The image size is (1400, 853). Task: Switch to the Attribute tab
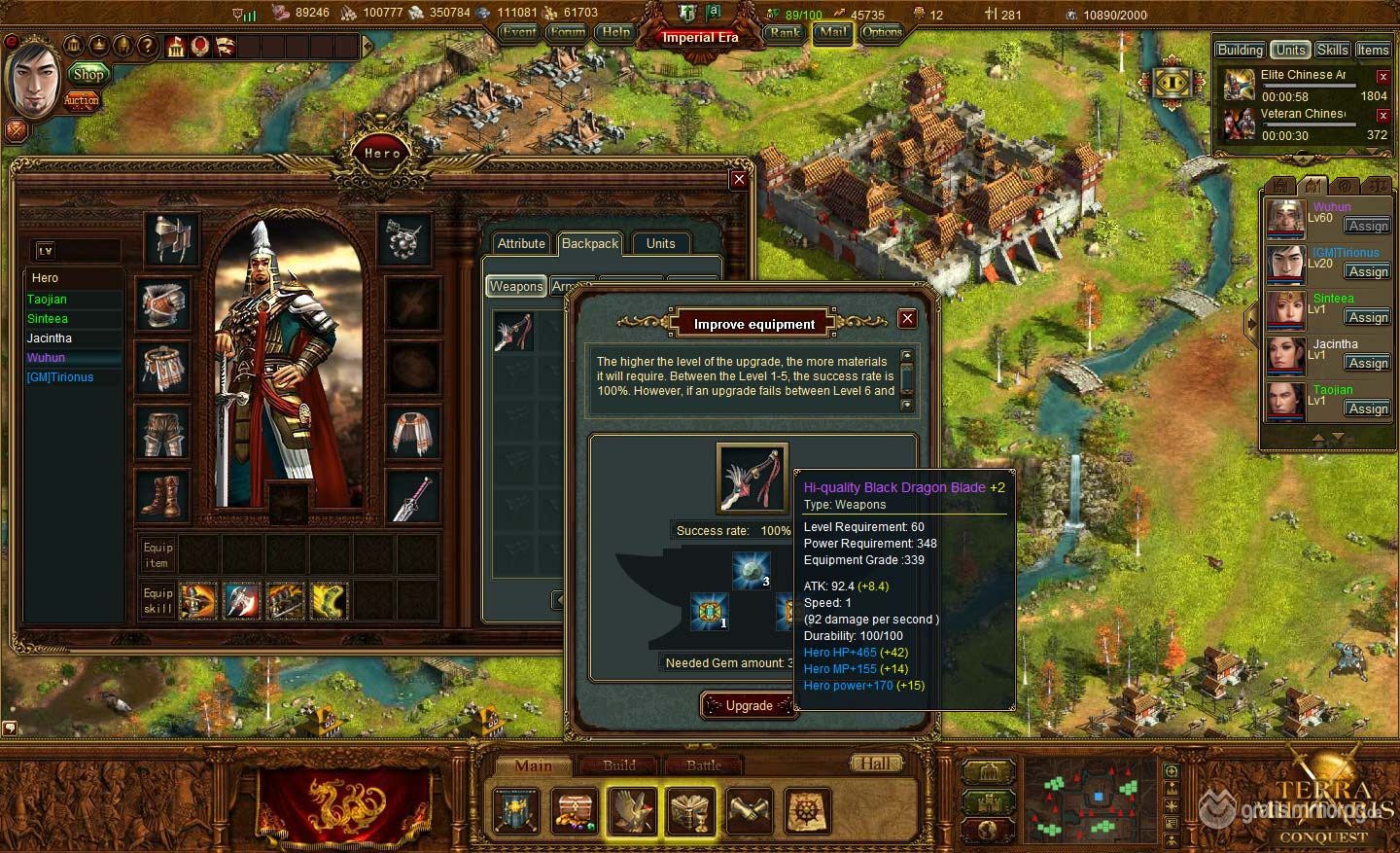pyautogui.click(x=521, y=243)
